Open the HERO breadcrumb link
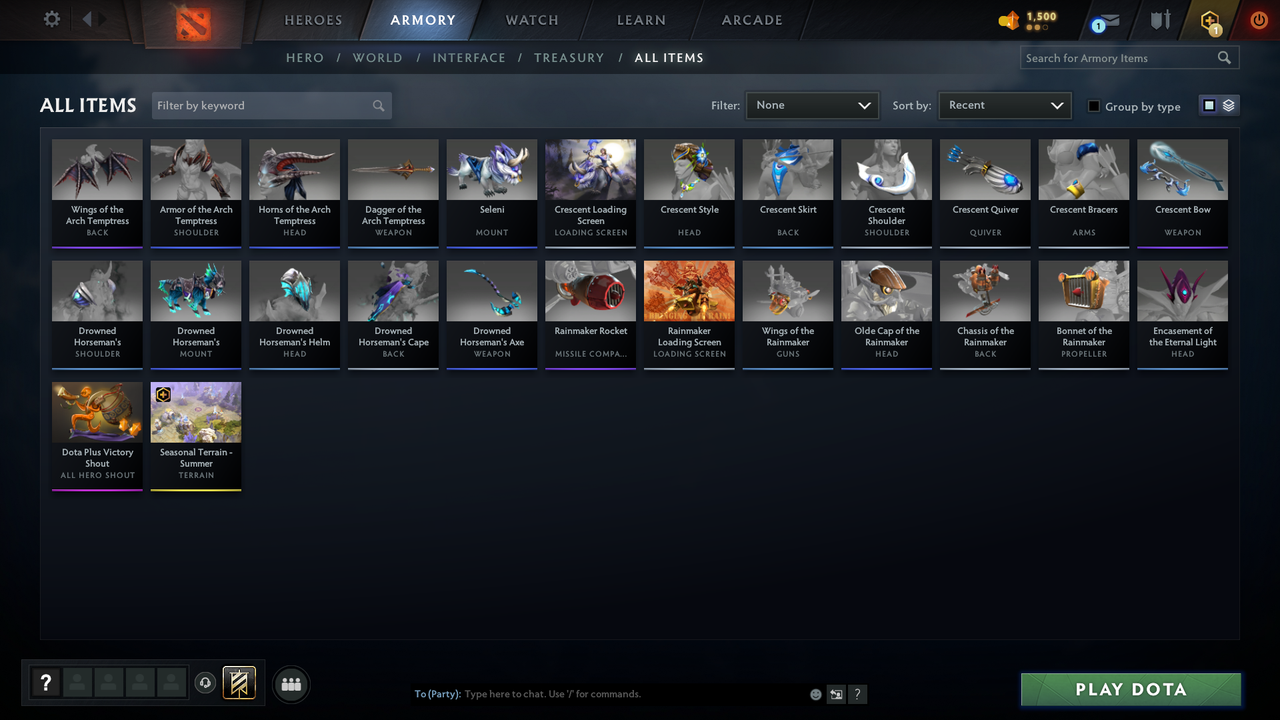The width and height of the screenshot is (1280, 720). [305, 57]
